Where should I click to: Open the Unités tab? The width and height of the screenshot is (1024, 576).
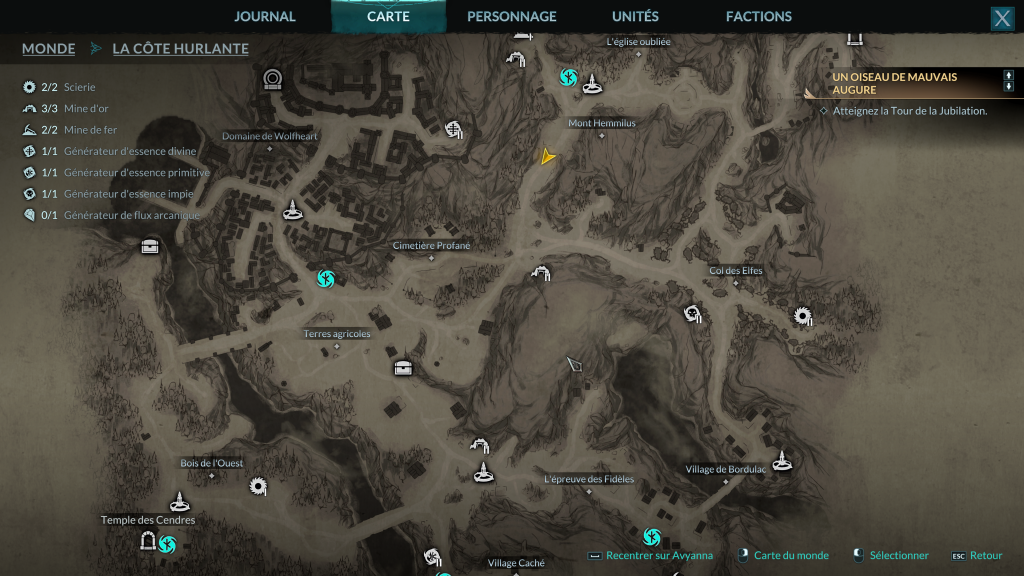coord(635,16)
